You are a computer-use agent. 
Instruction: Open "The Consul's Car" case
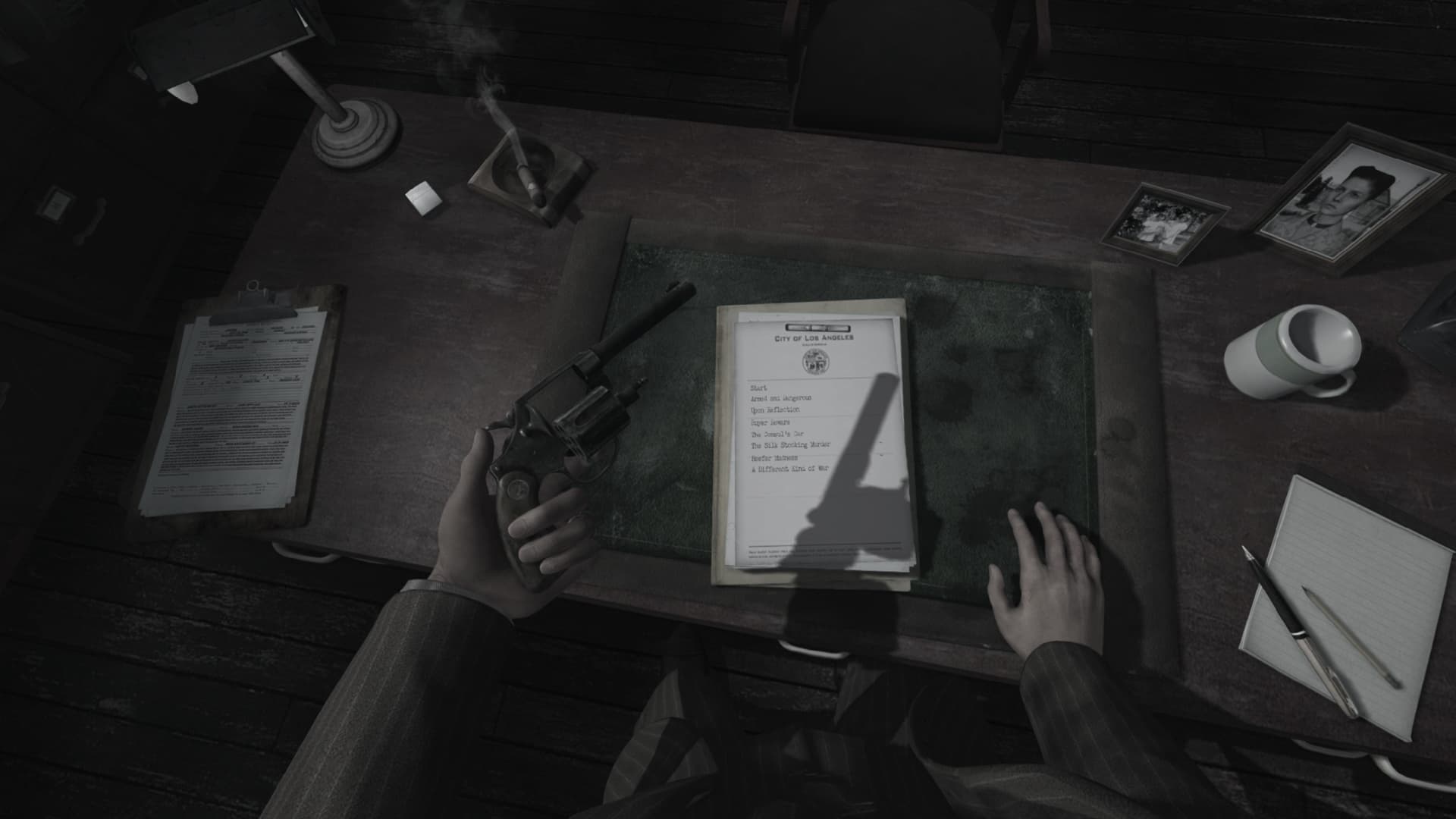[x=777, y=434]
